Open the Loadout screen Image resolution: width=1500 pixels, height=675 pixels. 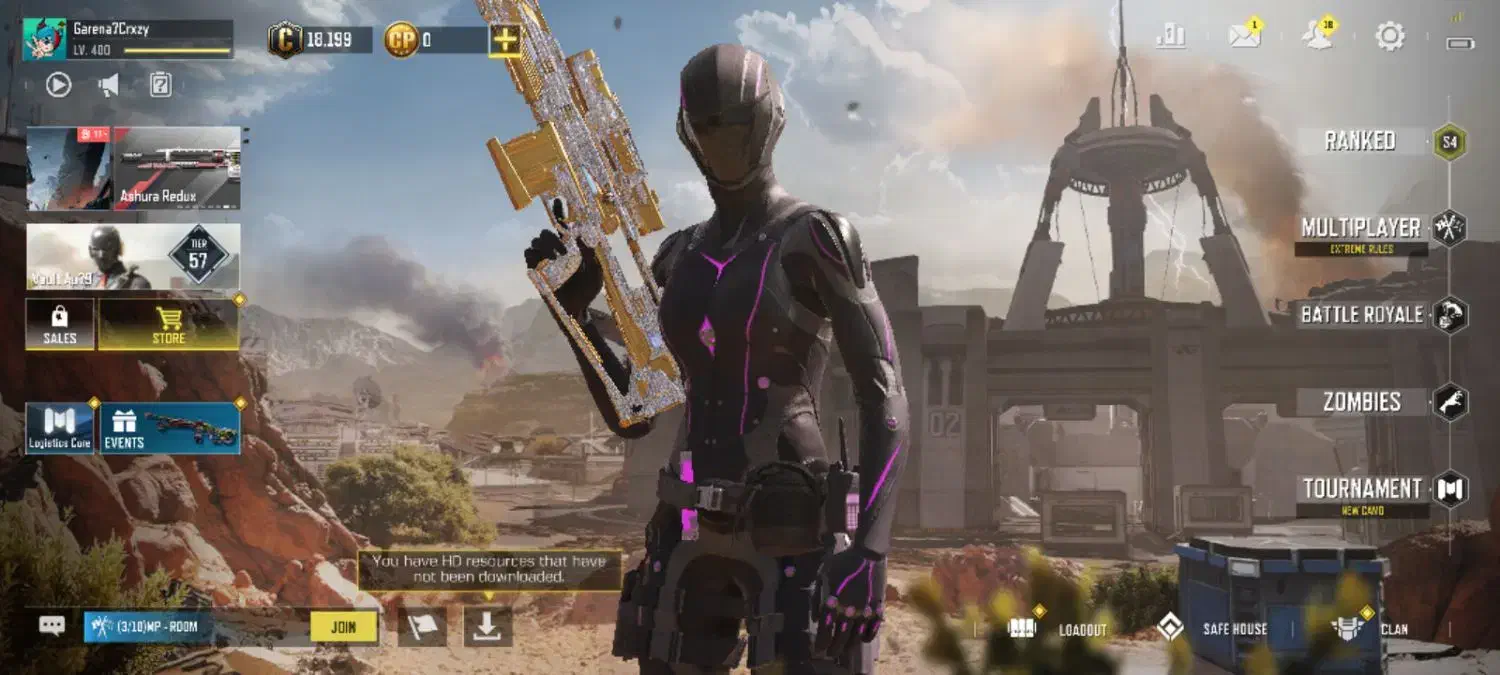(x=1060, y=628)
